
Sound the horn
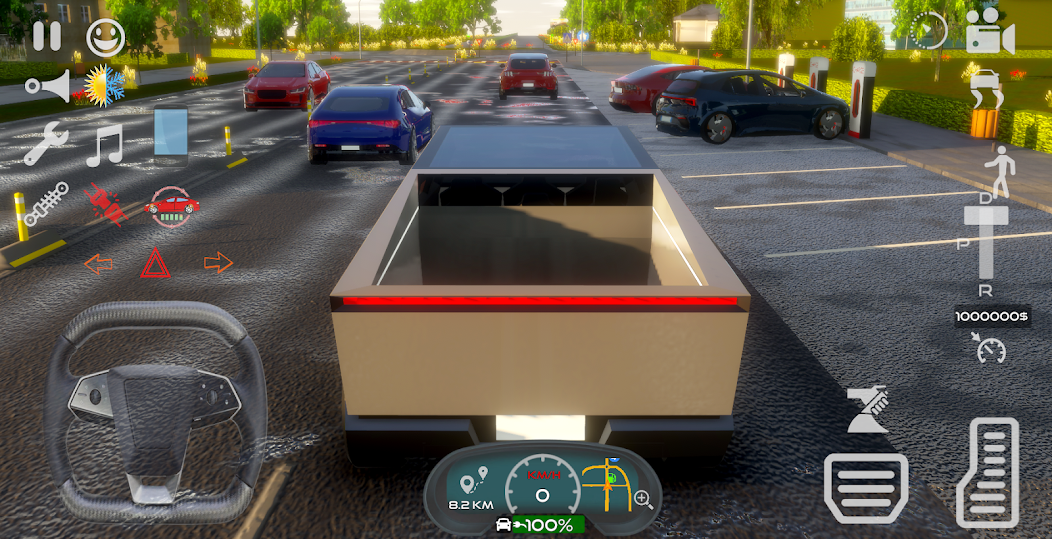(47, 86)
